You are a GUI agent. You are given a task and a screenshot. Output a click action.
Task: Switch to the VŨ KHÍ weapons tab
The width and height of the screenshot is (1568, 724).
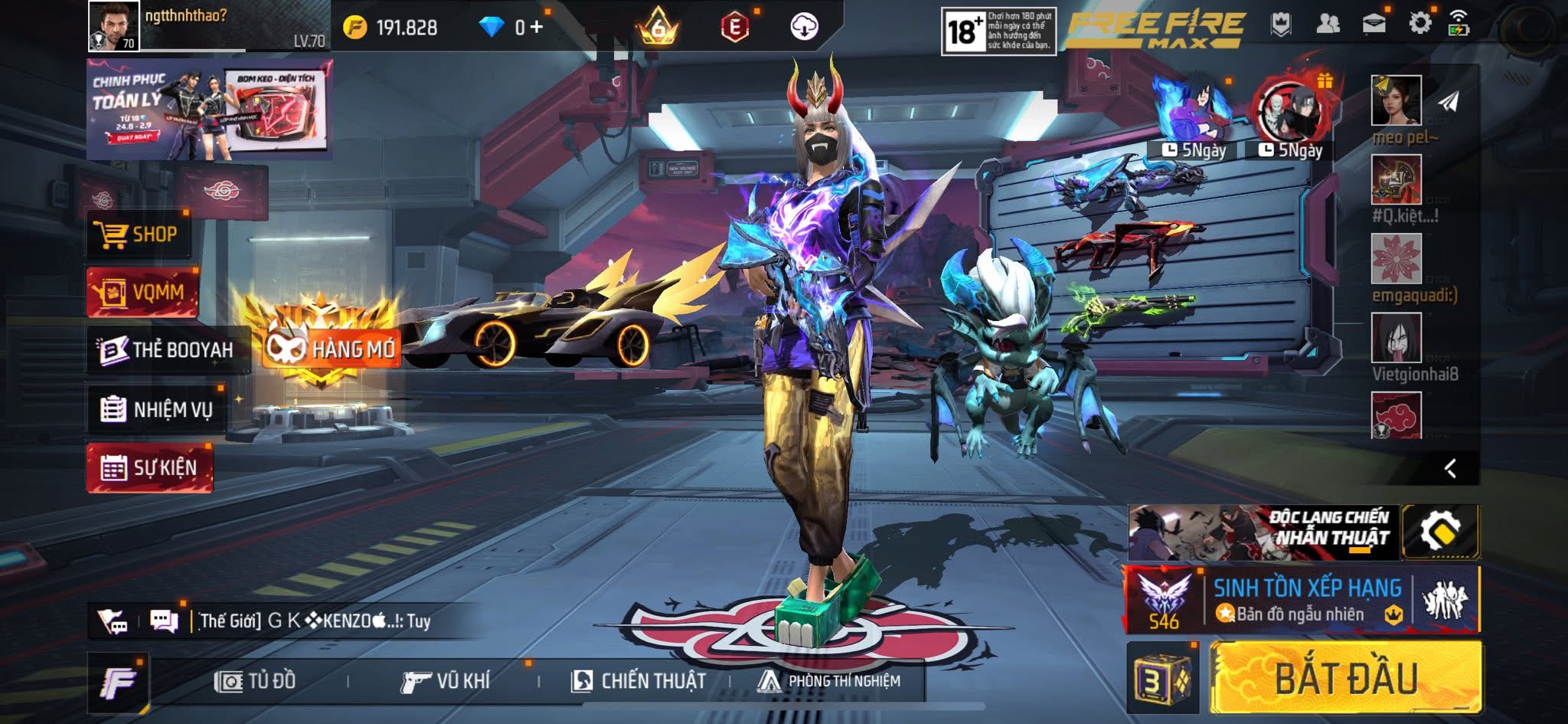[x=446, y=680]
